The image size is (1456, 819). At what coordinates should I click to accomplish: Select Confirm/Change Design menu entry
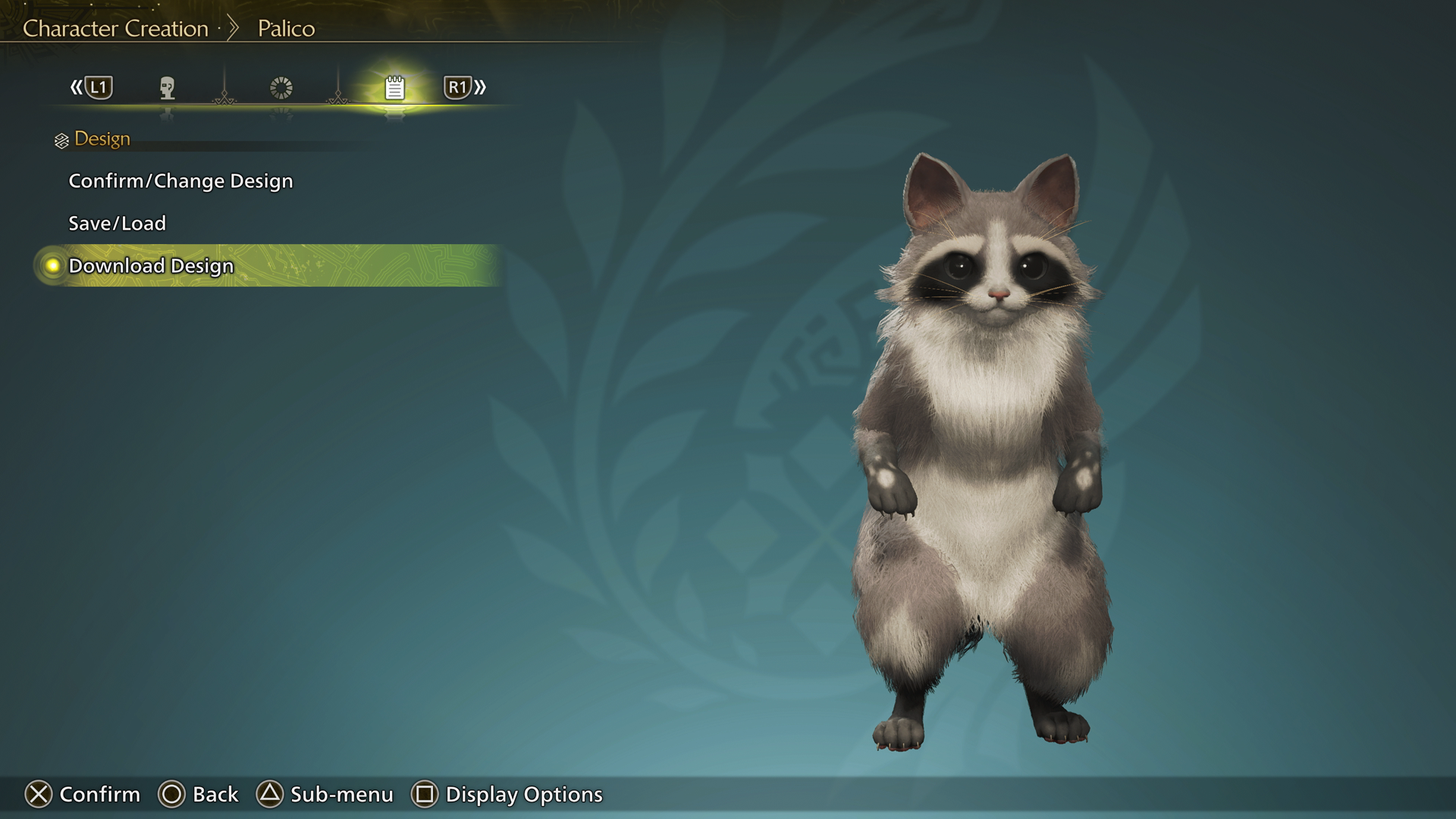180,181
